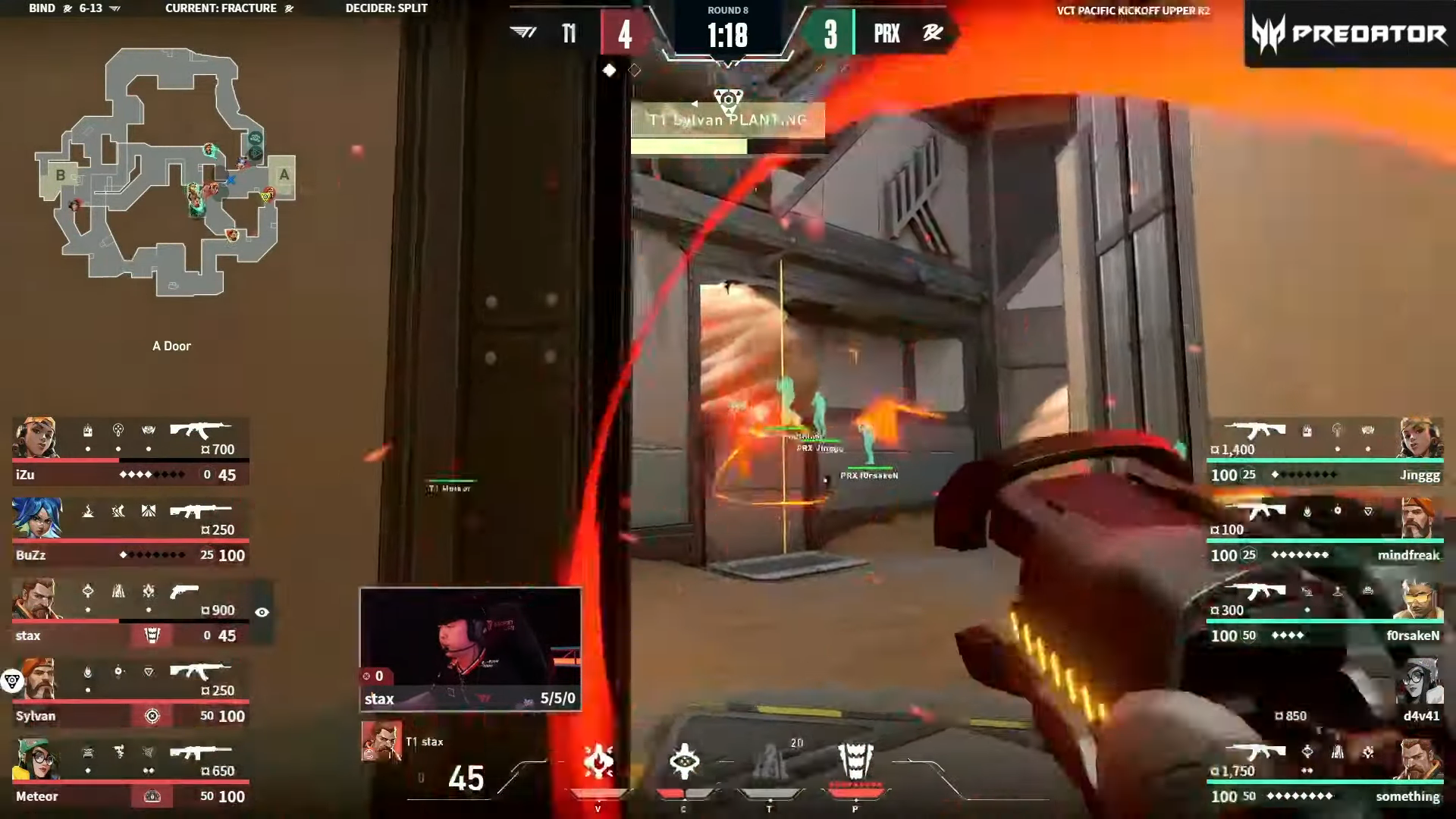Click the Predator sponsor logo
This screenshot has width=1456, height=819.
pyautogui.click(x=1349, y=34)
